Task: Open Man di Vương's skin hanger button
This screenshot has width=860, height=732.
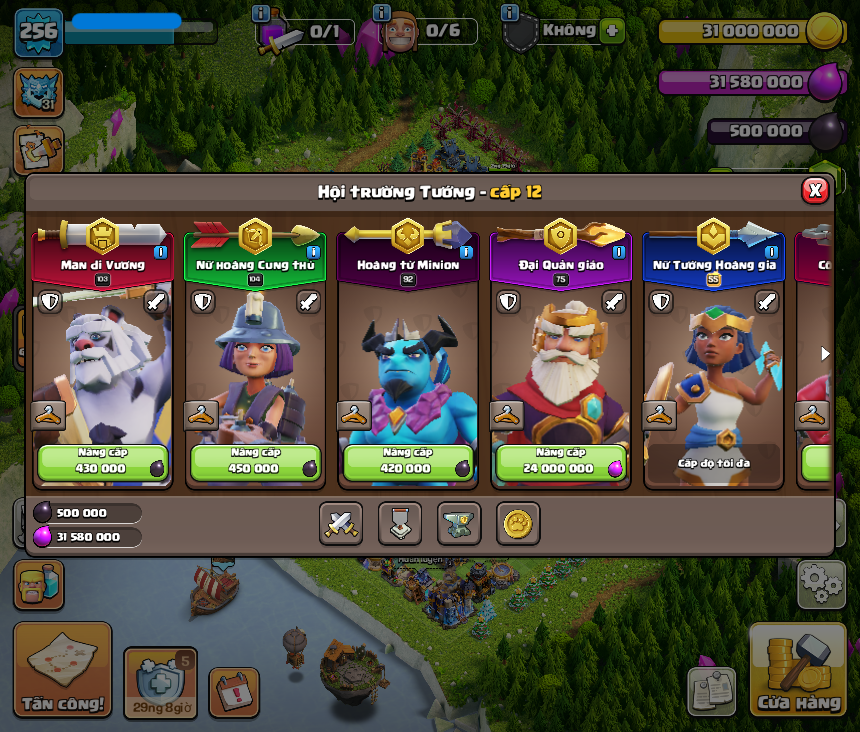Action: (x=48, y=414)
